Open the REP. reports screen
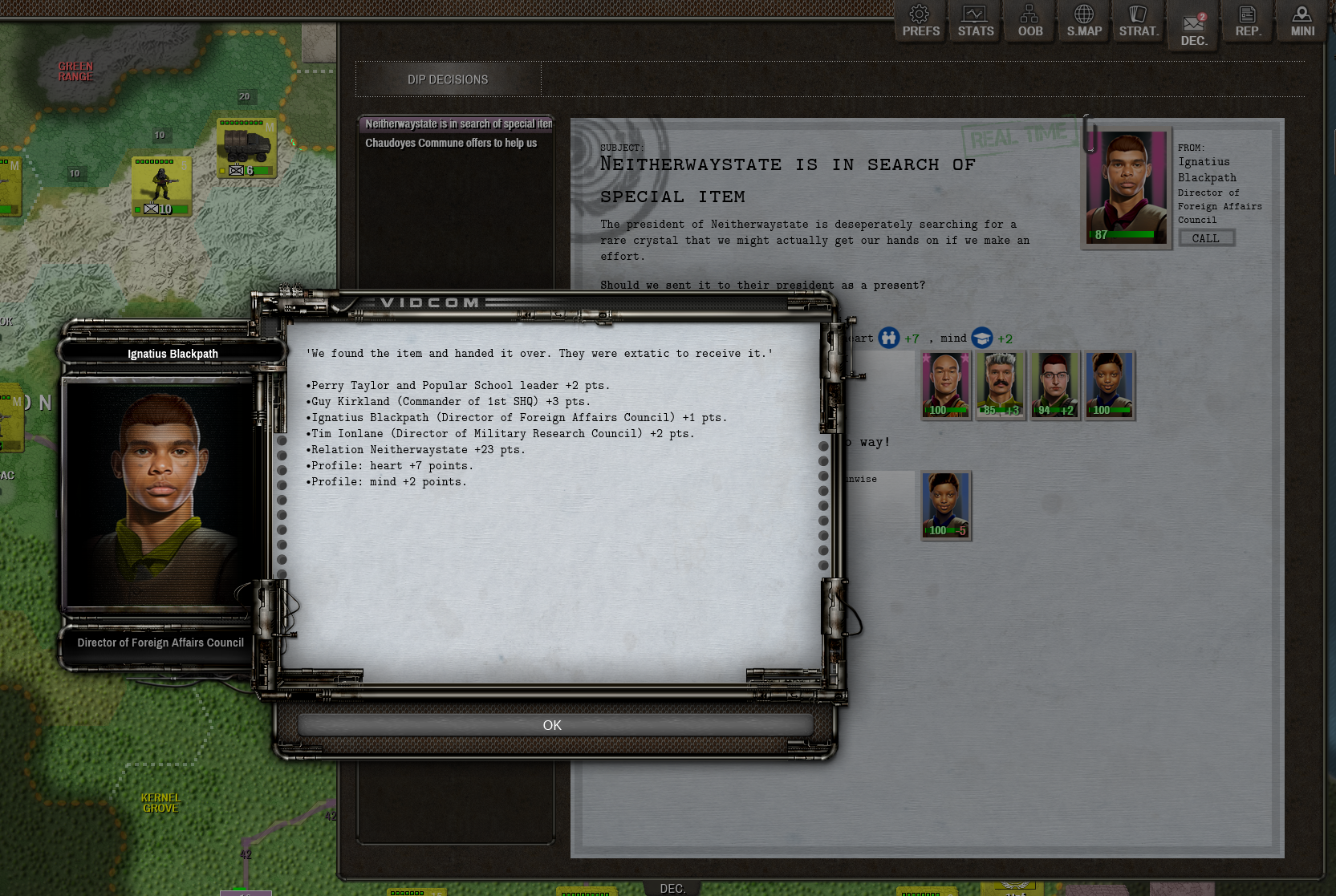 [1247, 21]
